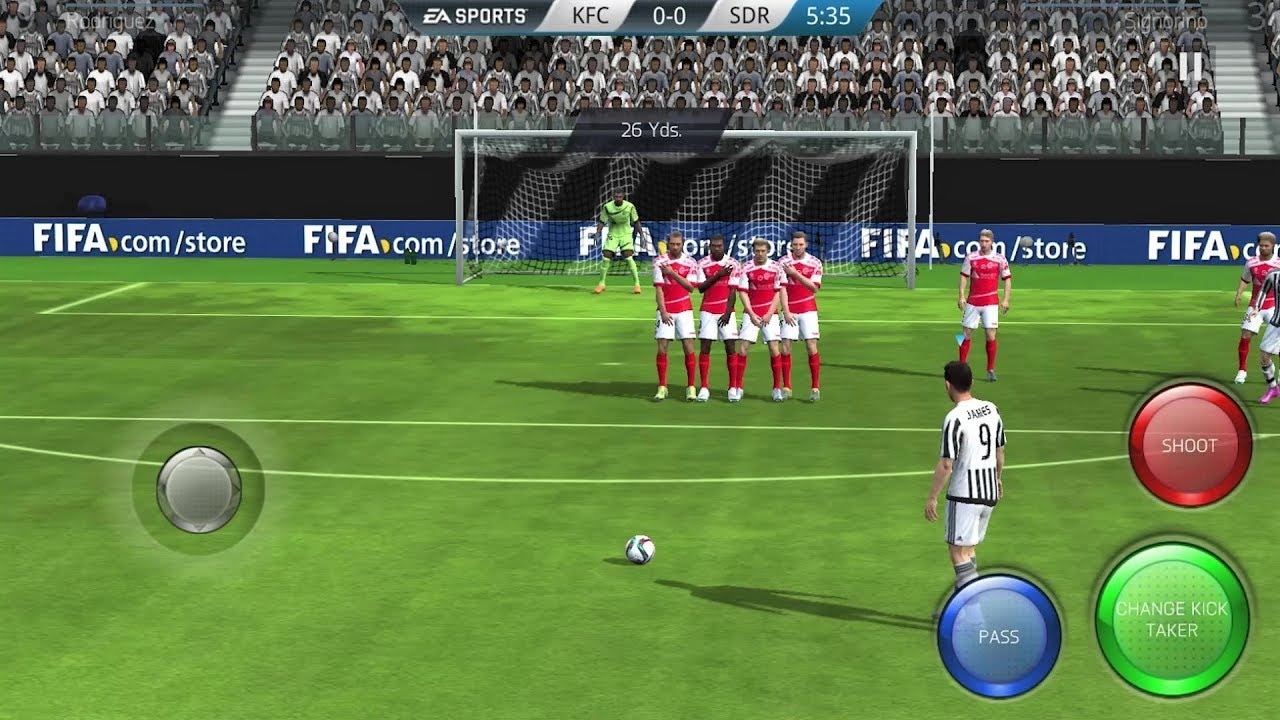
Task: Click the KFC team label on scoreboard
Action: tap(590, 16)
